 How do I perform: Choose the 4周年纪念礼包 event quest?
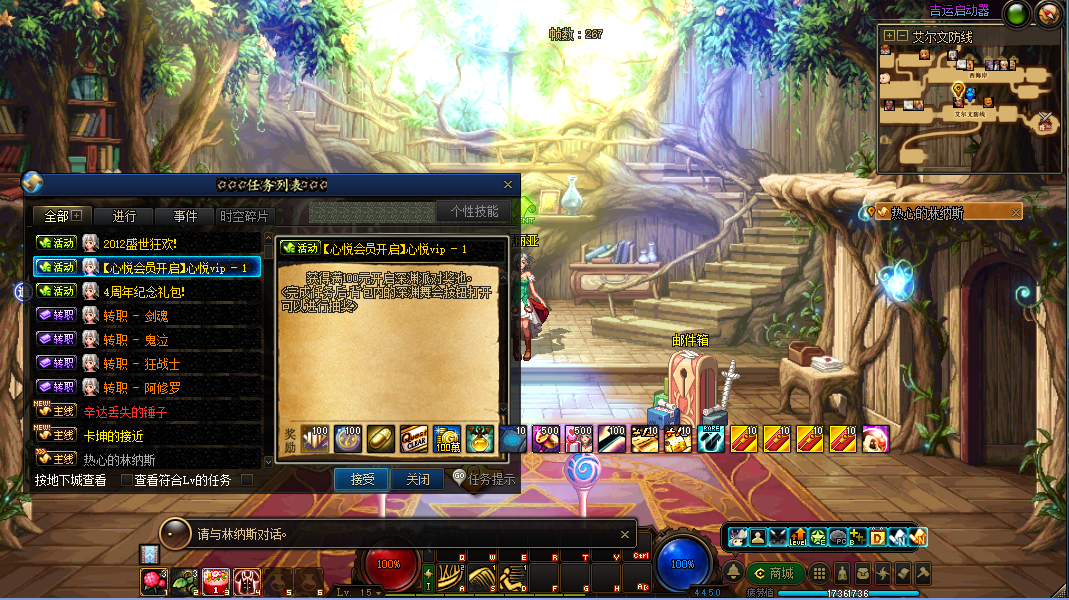coord(144,291)
